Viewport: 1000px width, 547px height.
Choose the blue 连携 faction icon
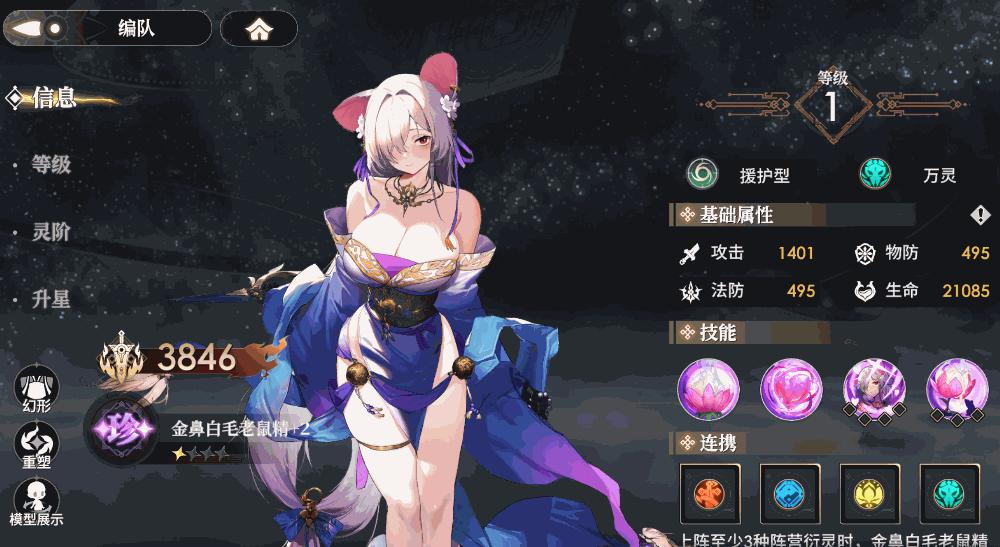(x=790, y=493)
